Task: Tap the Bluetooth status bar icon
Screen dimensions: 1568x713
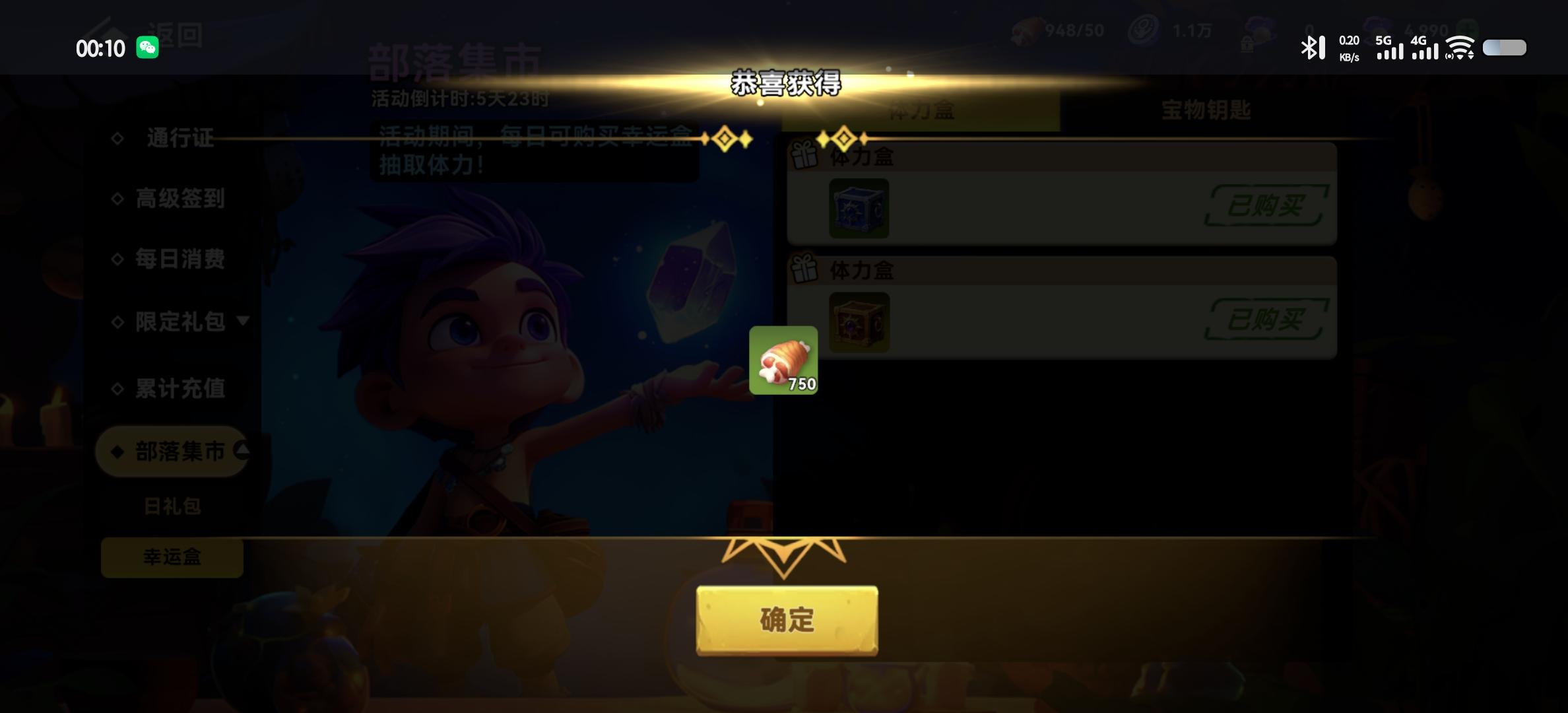Action: pyautogui.click(x=1312, y=47)
